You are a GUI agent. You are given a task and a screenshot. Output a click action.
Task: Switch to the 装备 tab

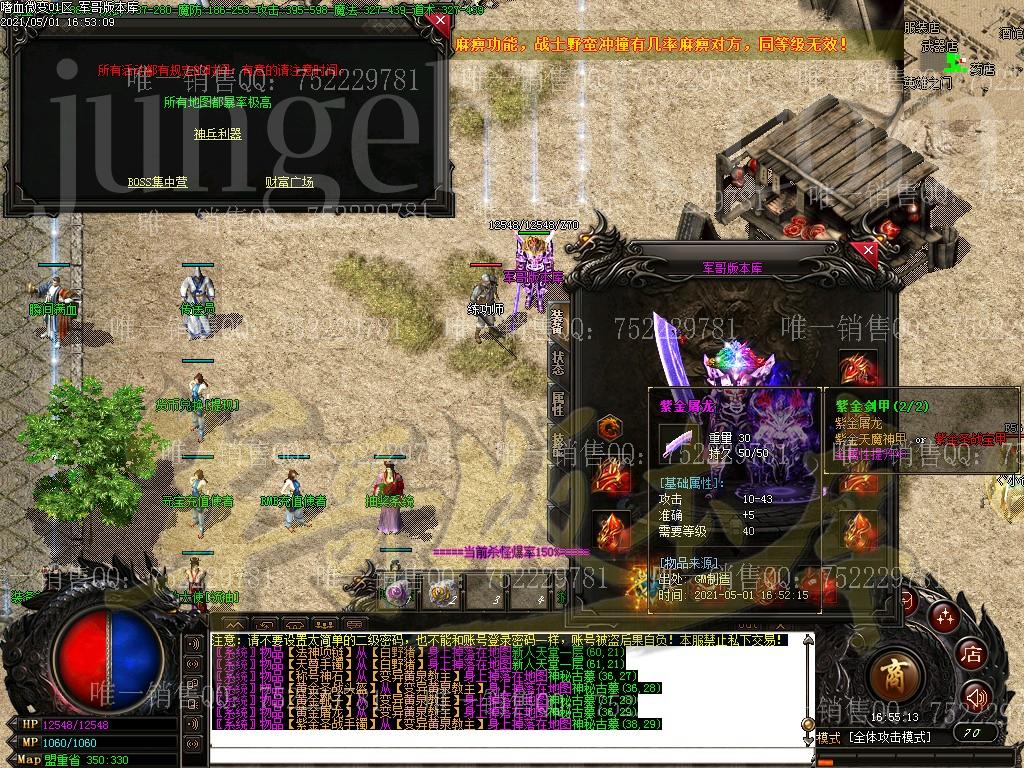557,322
